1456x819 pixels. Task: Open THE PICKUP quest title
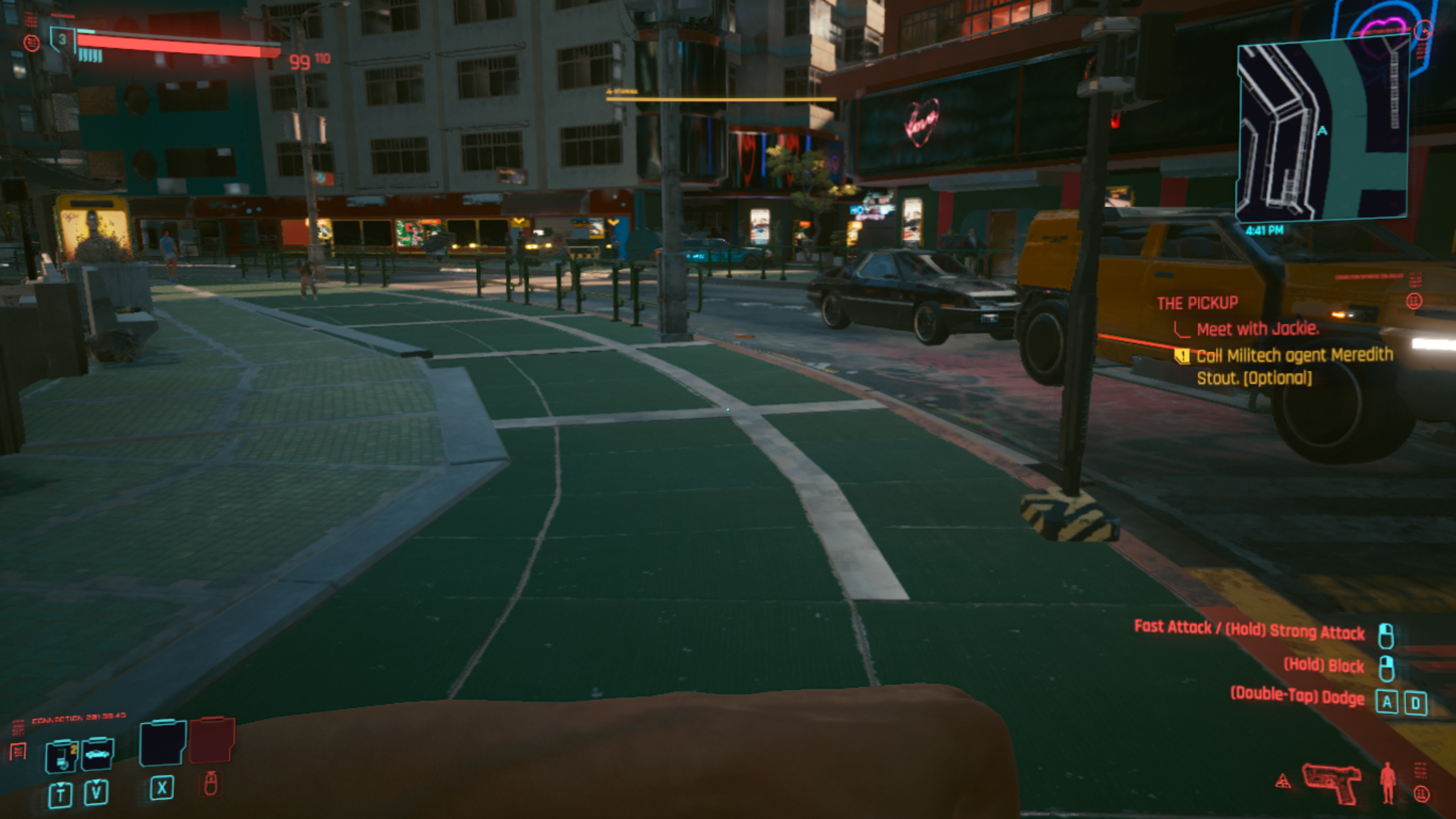pyautogui.click(x=1197, y=304)
